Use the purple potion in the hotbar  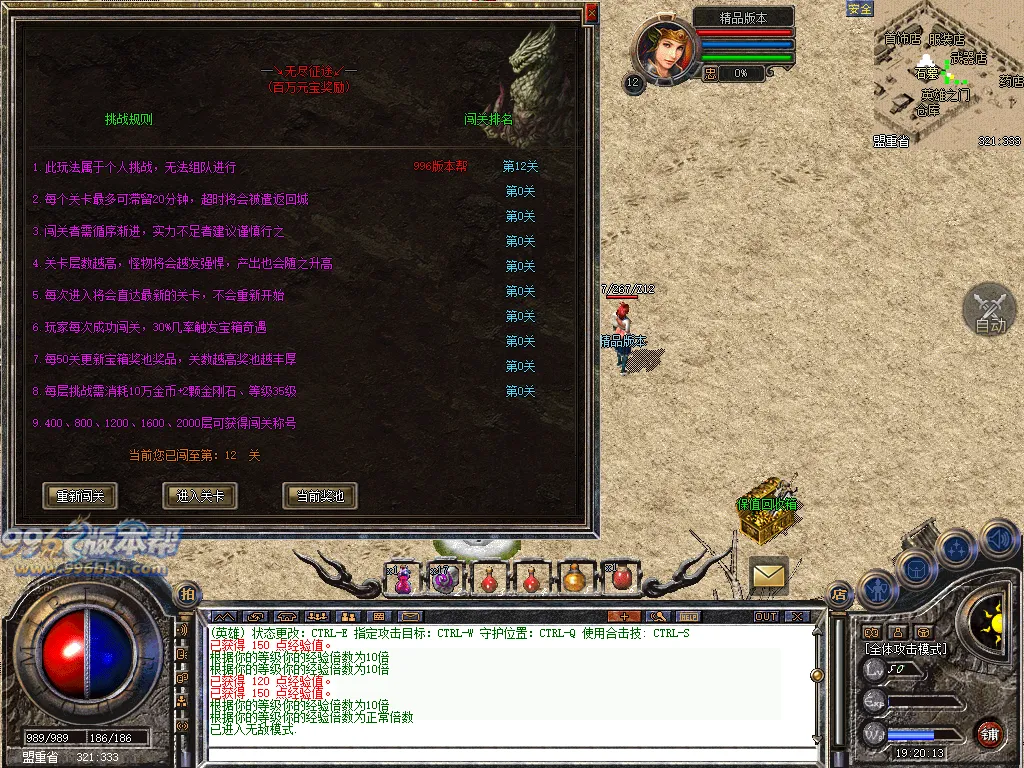click(402, 578)
